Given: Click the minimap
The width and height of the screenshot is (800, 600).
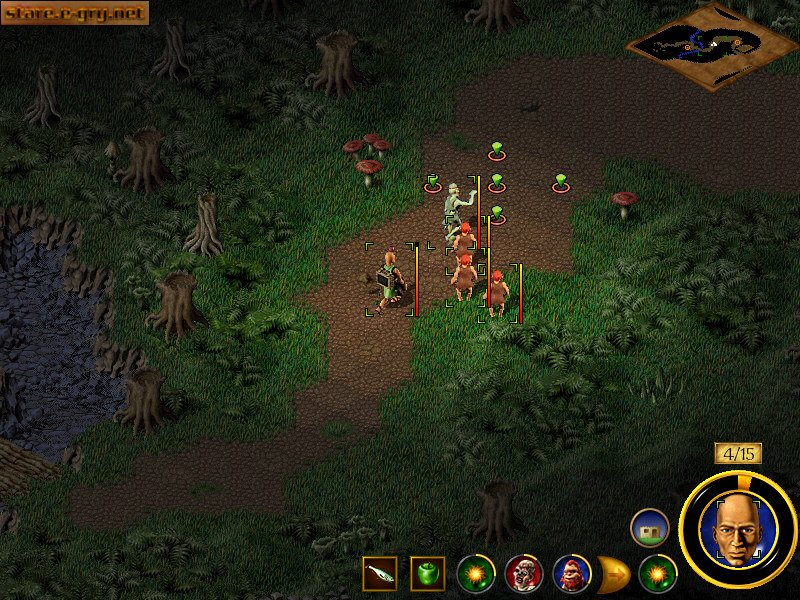Looking at the screenshot, I should pyautogui.click(x=711, y=44).
